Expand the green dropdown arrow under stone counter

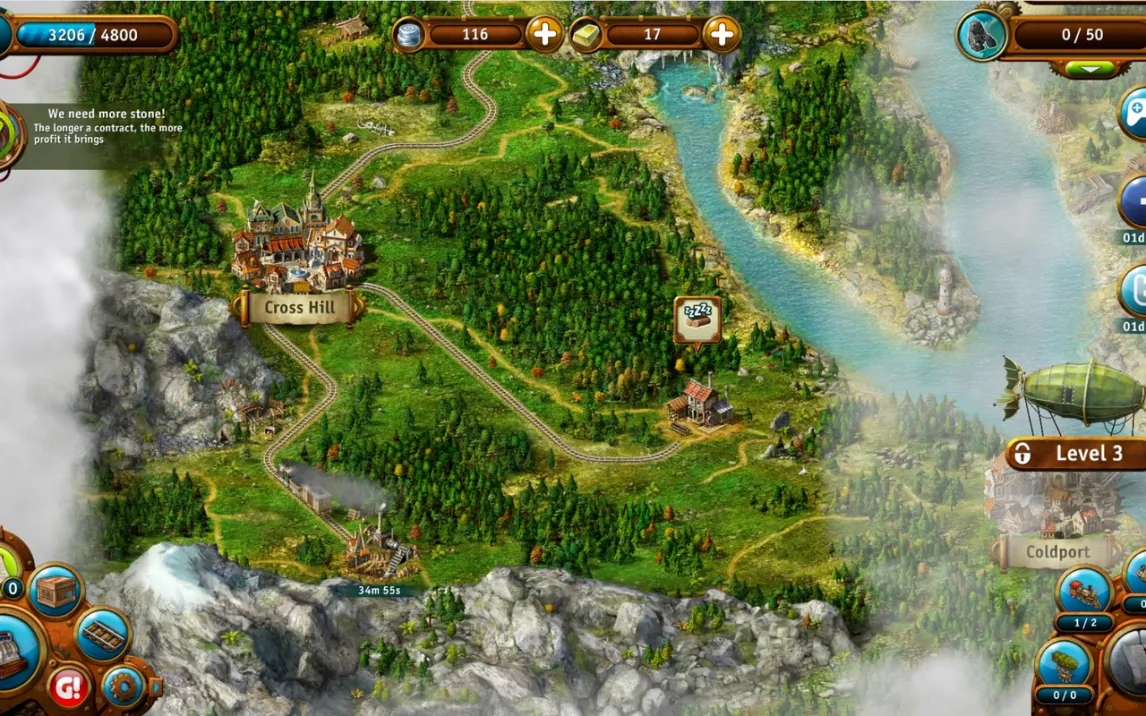(x=1089, y=69)
